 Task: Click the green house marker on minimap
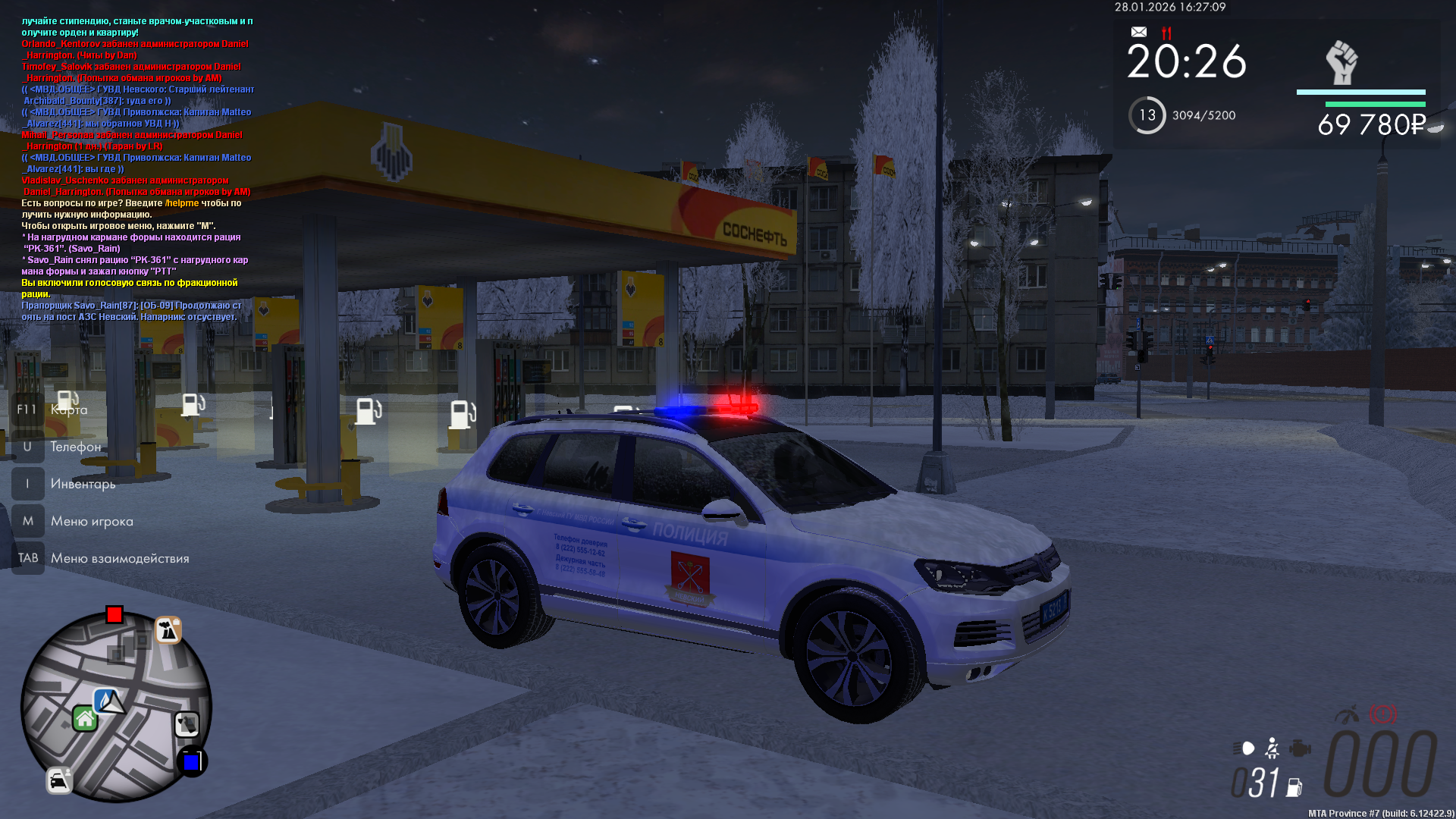(85, 718)
